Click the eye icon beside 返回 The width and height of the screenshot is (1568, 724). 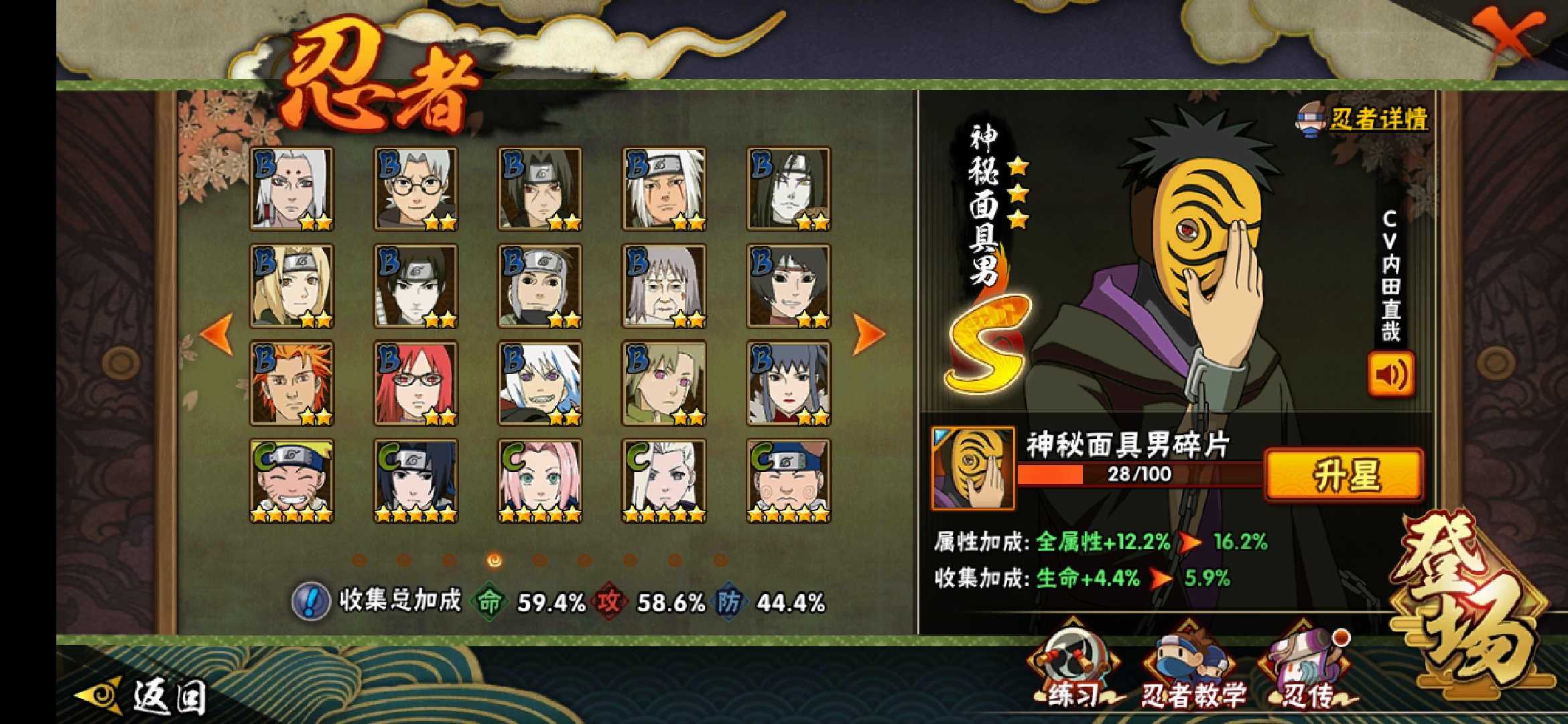(97, 696)
